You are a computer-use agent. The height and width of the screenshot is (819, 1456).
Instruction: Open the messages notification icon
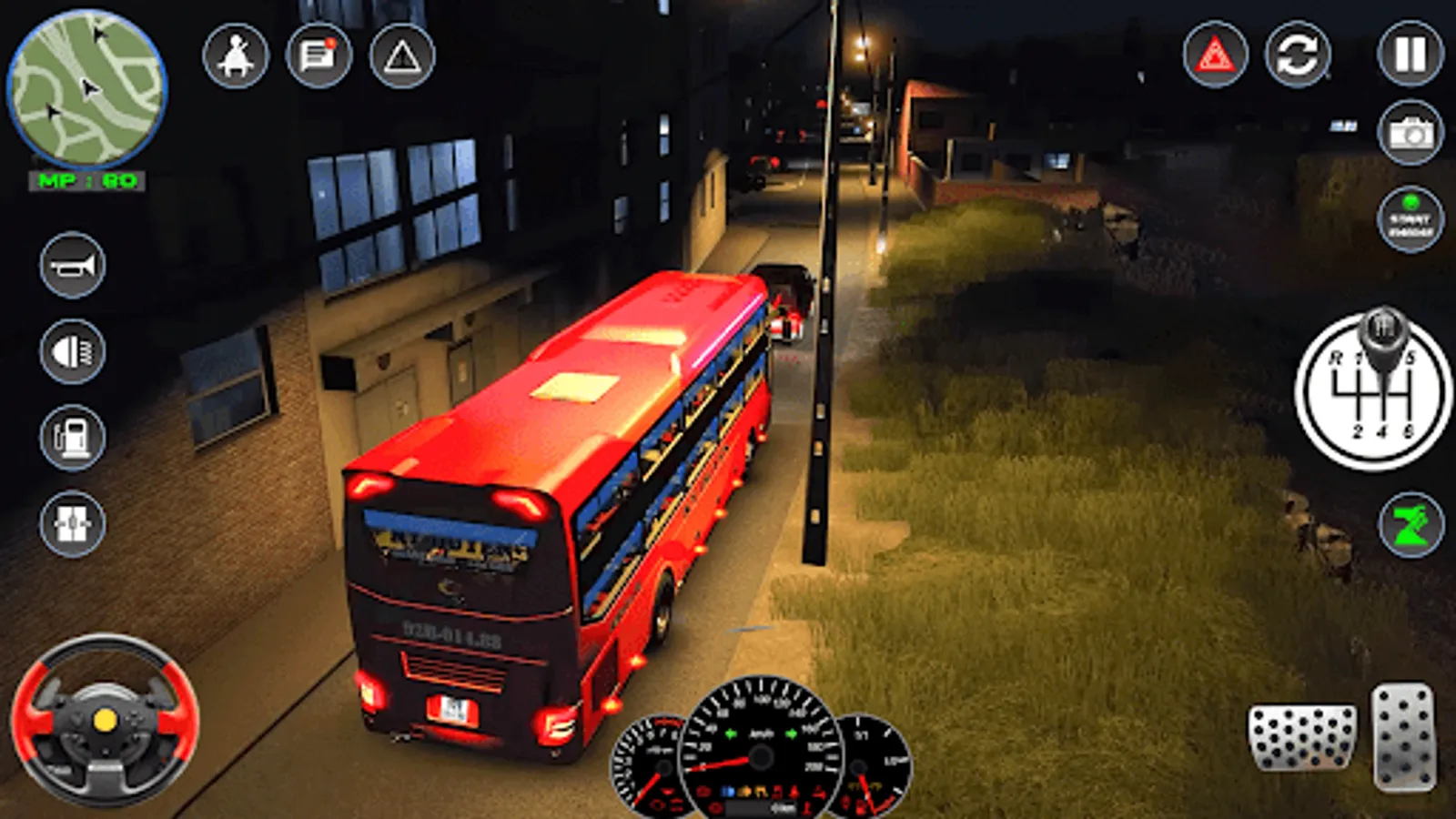[318, 56]
